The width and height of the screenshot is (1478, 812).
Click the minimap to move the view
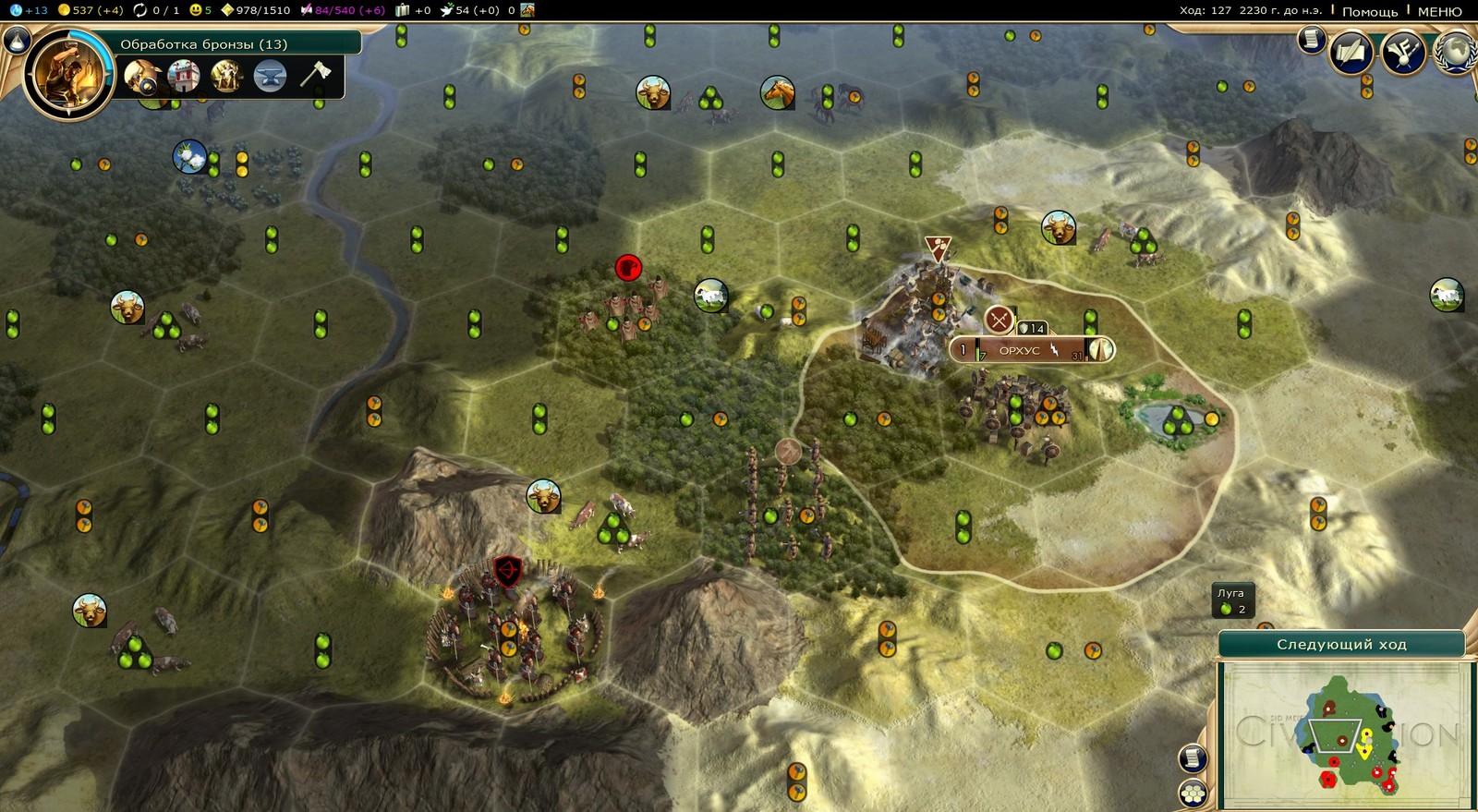click(x=1345, y=734)
